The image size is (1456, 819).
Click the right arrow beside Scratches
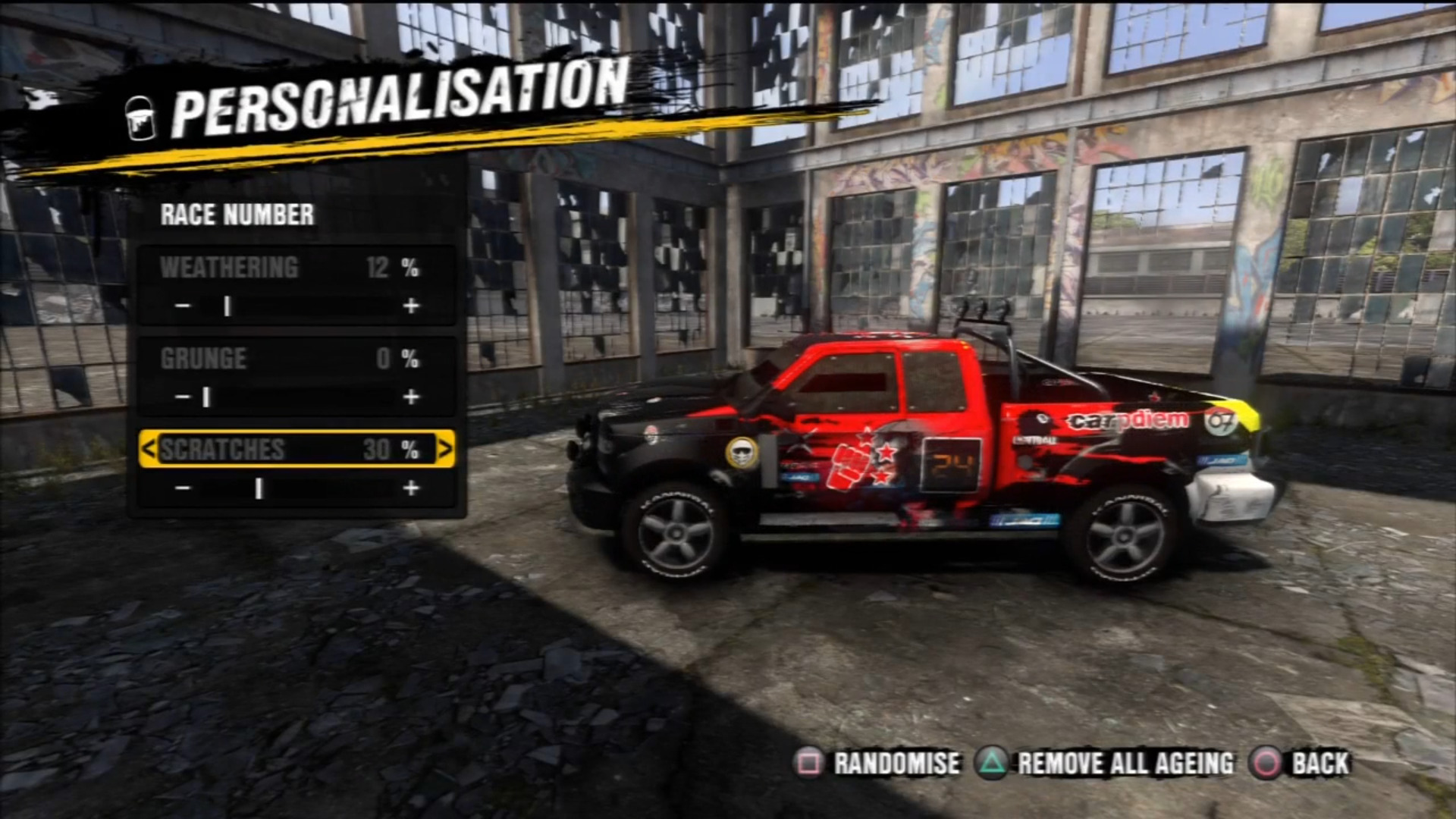[447, 448]
